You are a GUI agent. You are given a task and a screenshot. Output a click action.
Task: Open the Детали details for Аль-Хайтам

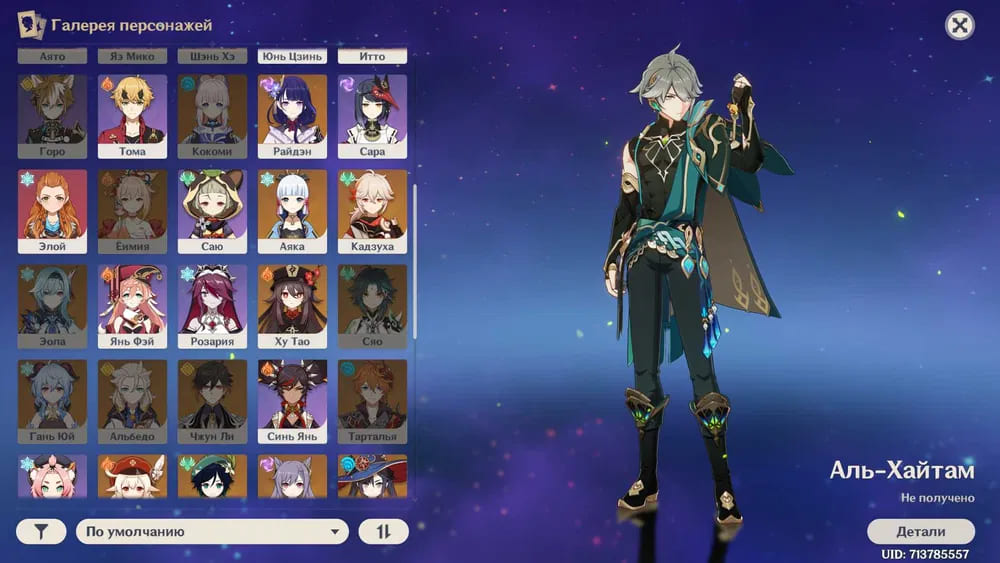pos(920,531)
